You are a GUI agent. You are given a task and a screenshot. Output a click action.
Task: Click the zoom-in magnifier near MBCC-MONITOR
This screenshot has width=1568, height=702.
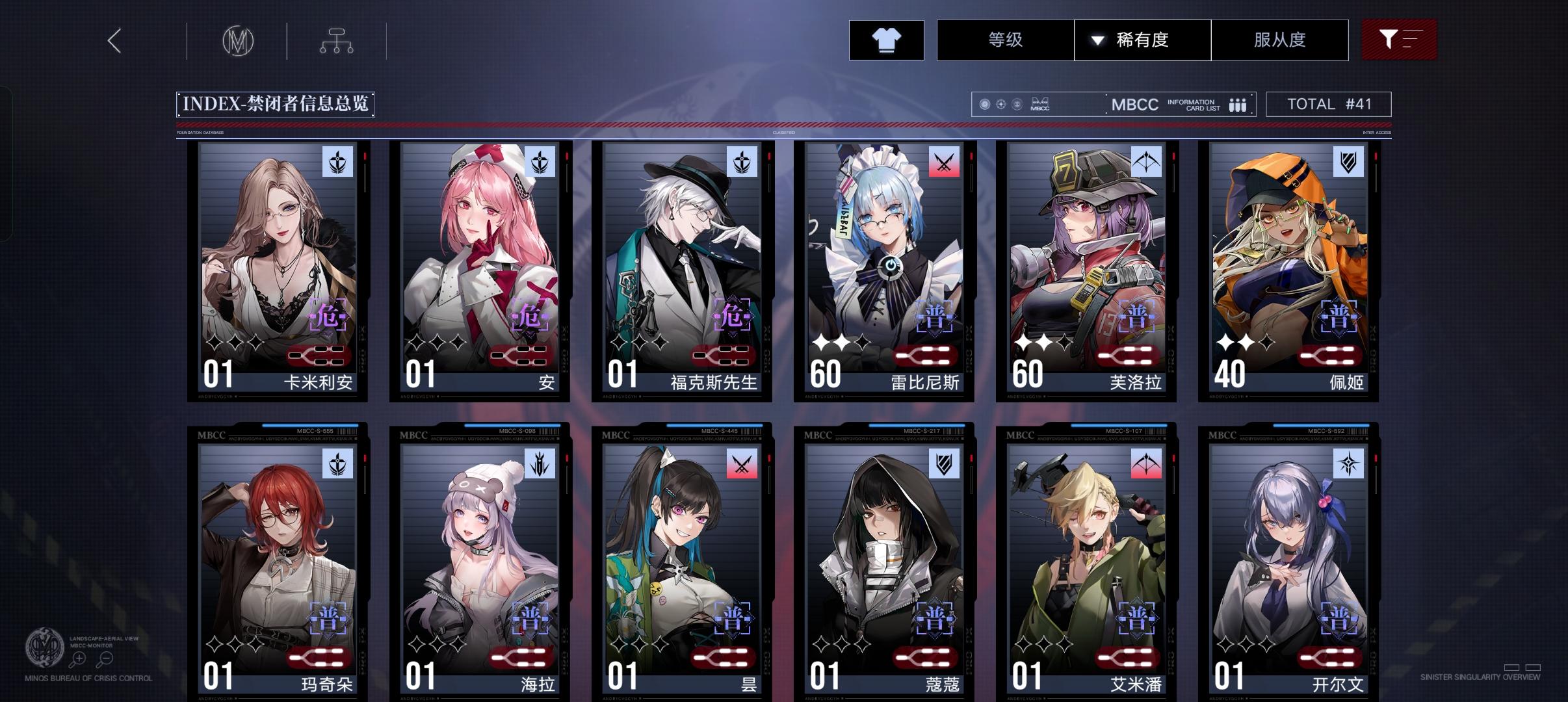(79, 658)
